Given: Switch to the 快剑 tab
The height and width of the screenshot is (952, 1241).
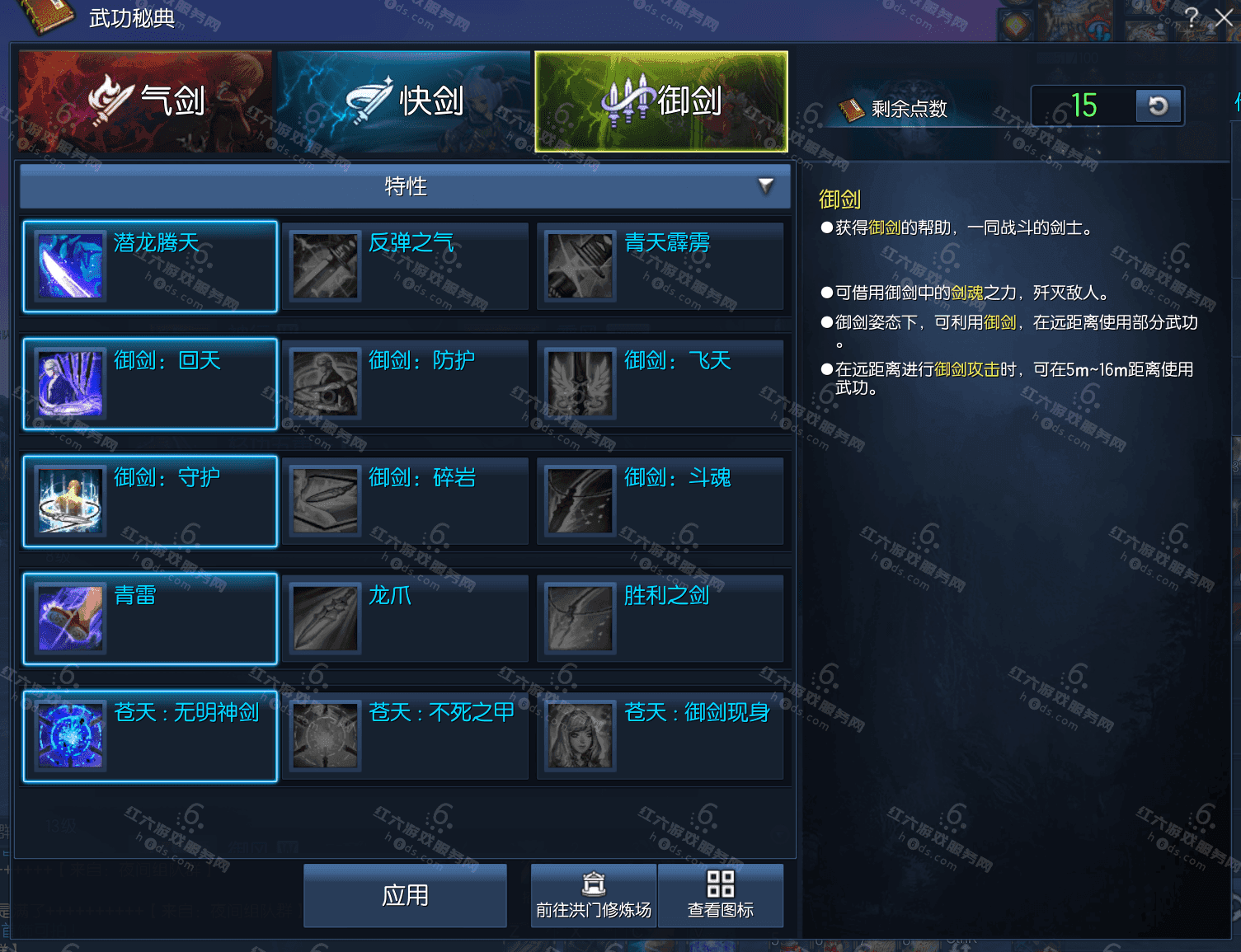Looking at the screenshot, I should [403, 100].
